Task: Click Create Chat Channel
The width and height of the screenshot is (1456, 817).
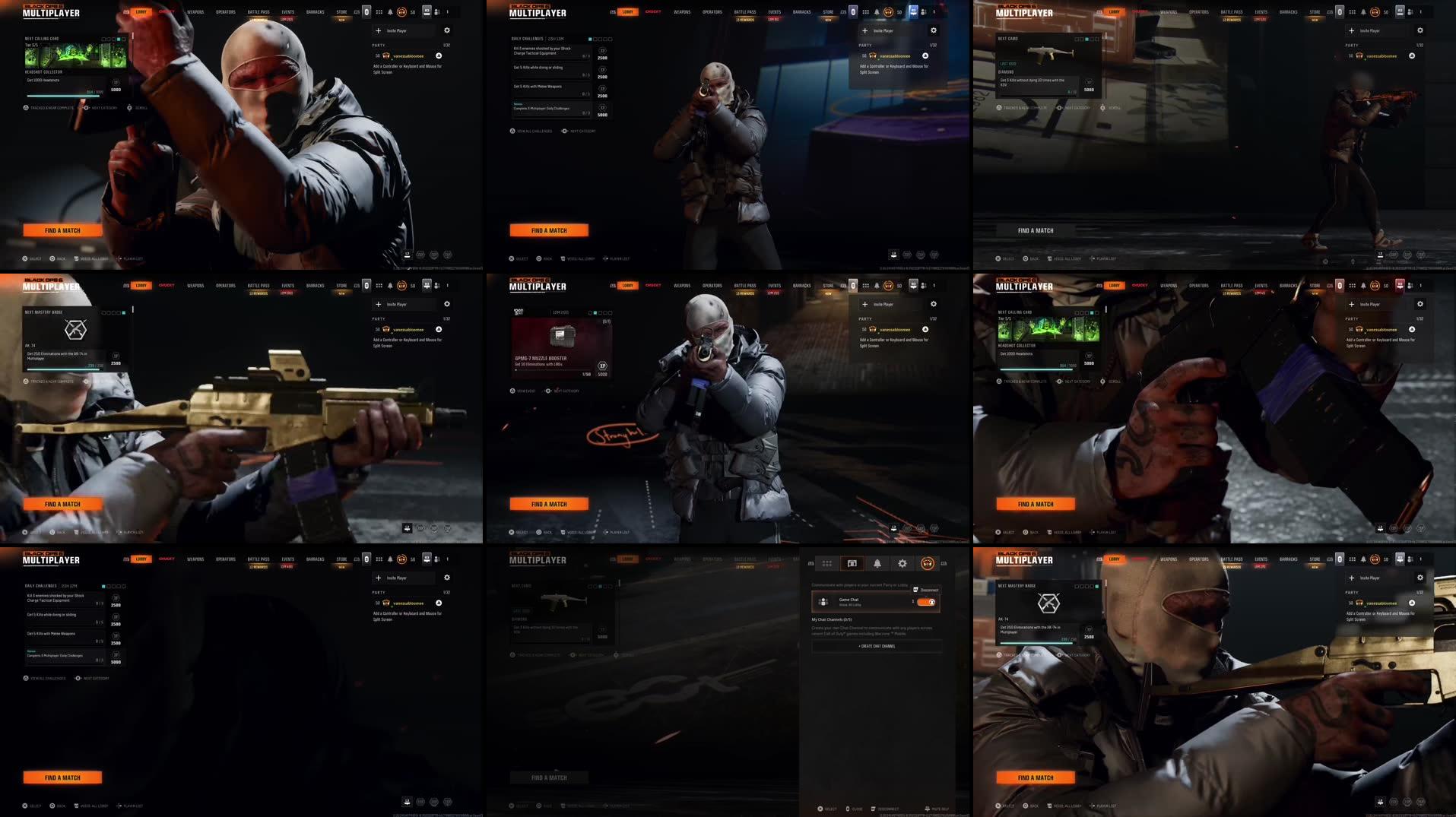Action: click(x=877, y=646)
